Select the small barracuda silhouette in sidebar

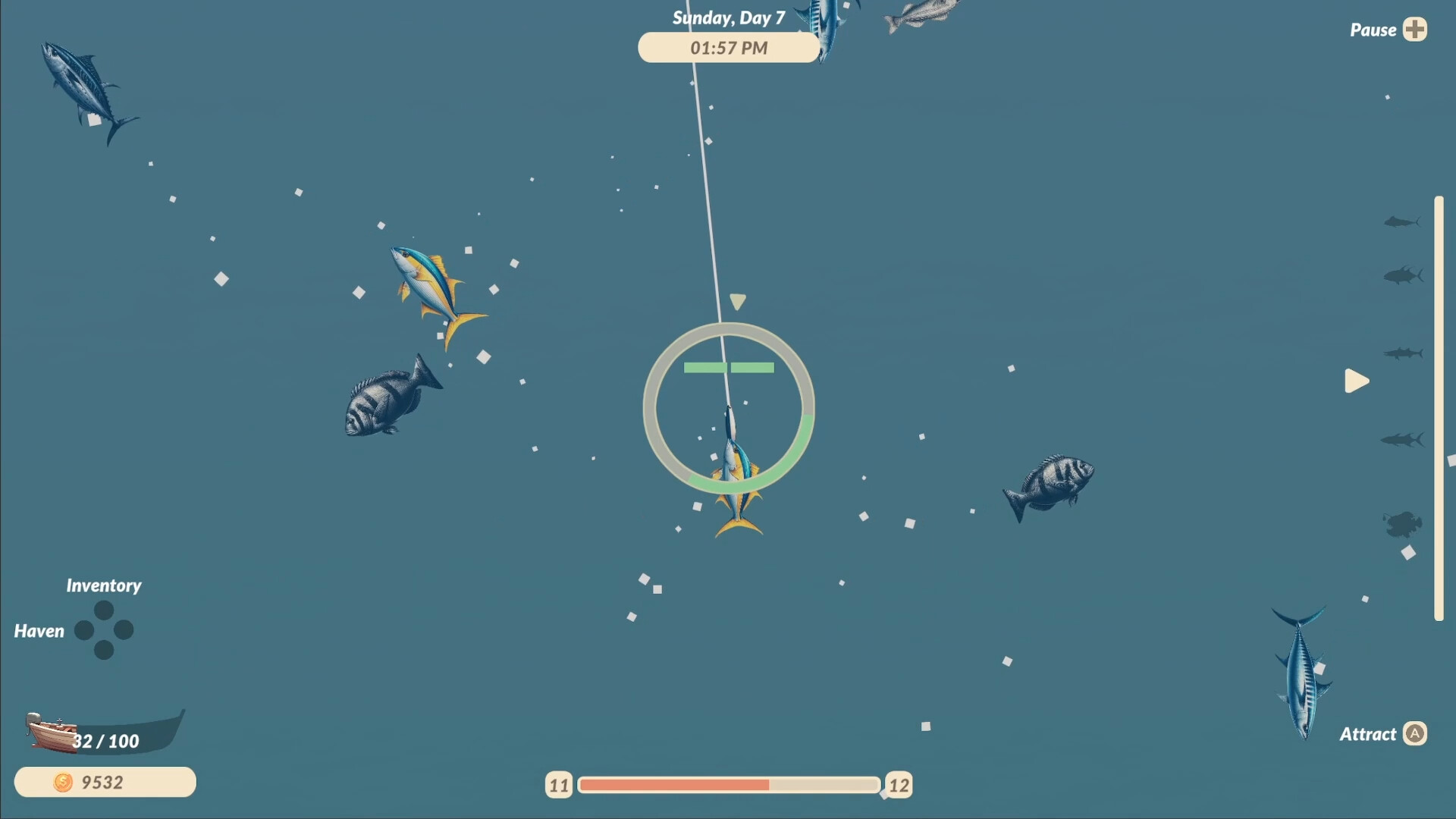[x=1403, y=353]
